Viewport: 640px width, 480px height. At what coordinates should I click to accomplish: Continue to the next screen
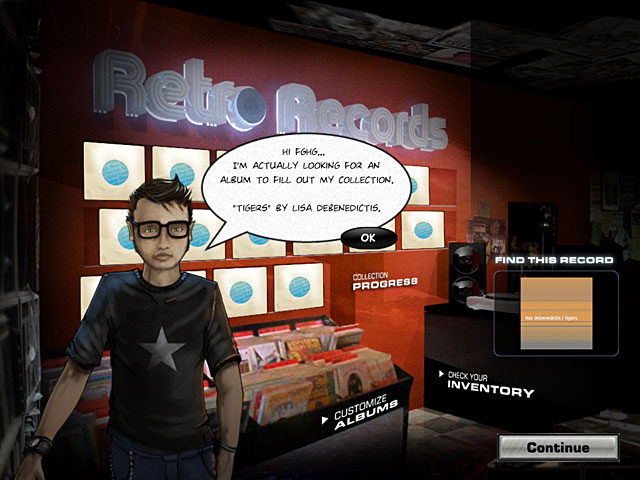[558, 447]
